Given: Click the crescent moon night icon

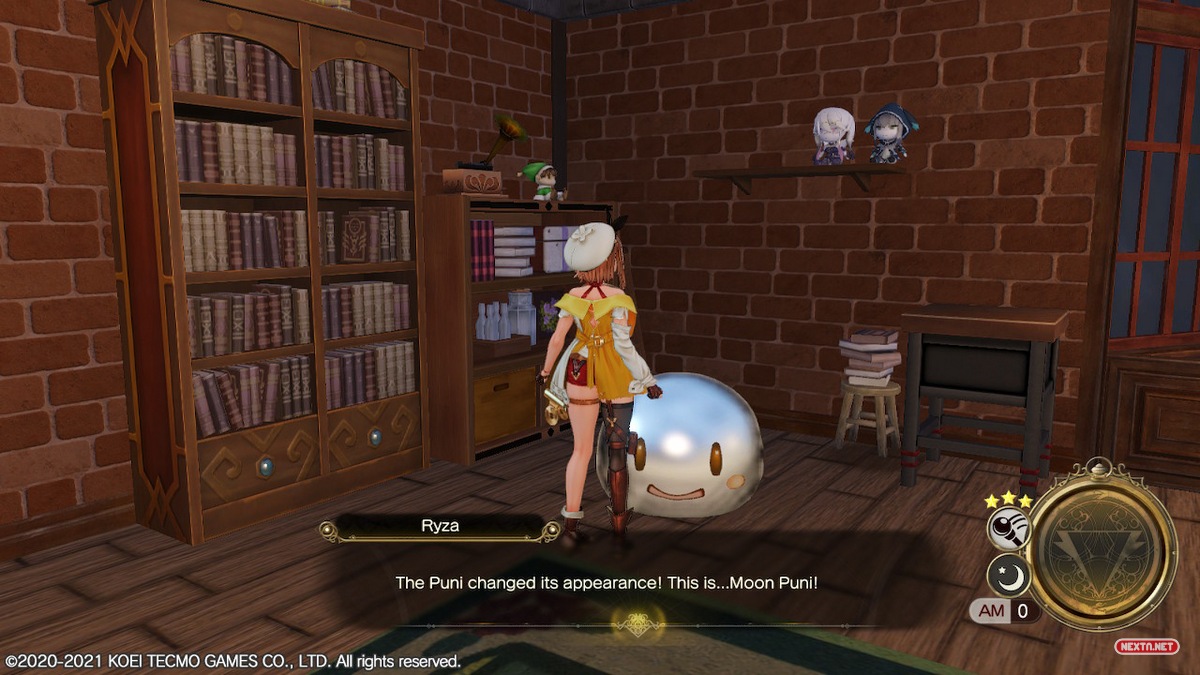Looking at the screenshot, I should coord(1007,575).
